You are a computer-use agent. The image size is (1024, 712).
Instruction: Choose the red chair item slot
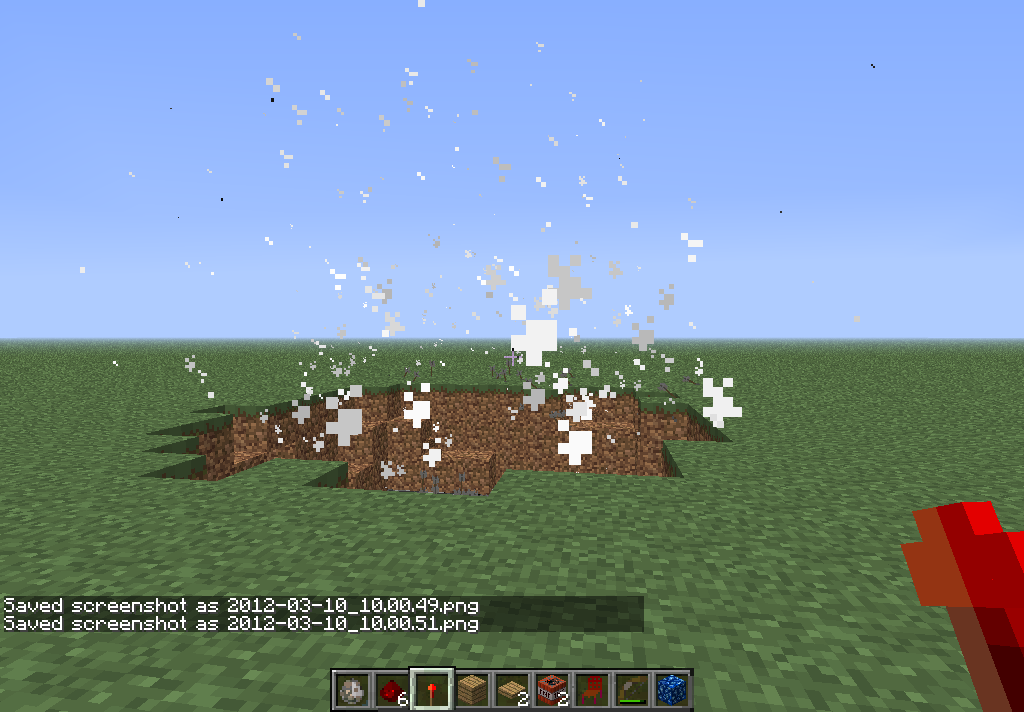pyautogui.click(x=592, y=689)
